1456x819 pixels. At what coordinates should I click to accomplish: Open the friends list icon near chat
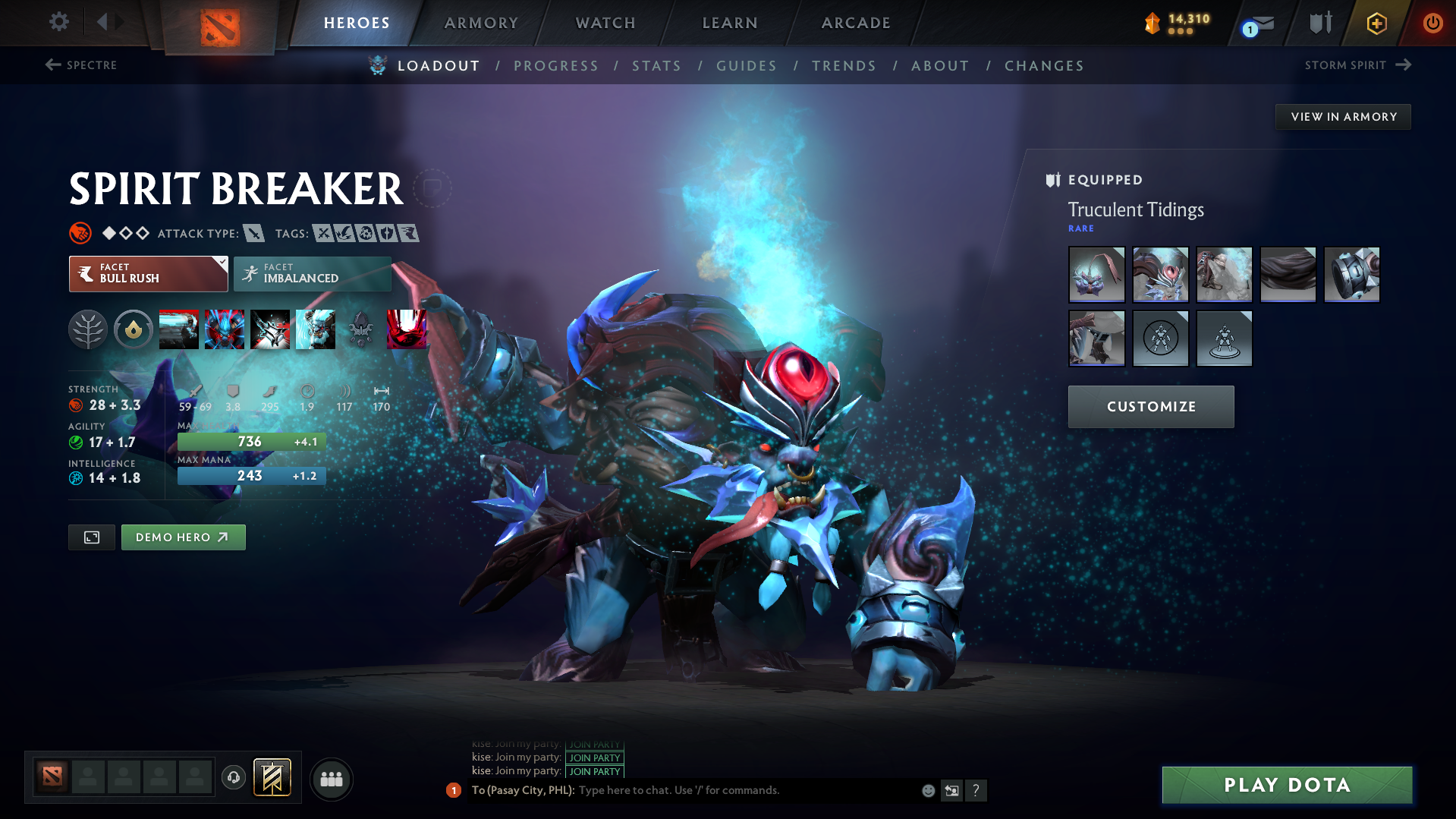coord(331,779)
